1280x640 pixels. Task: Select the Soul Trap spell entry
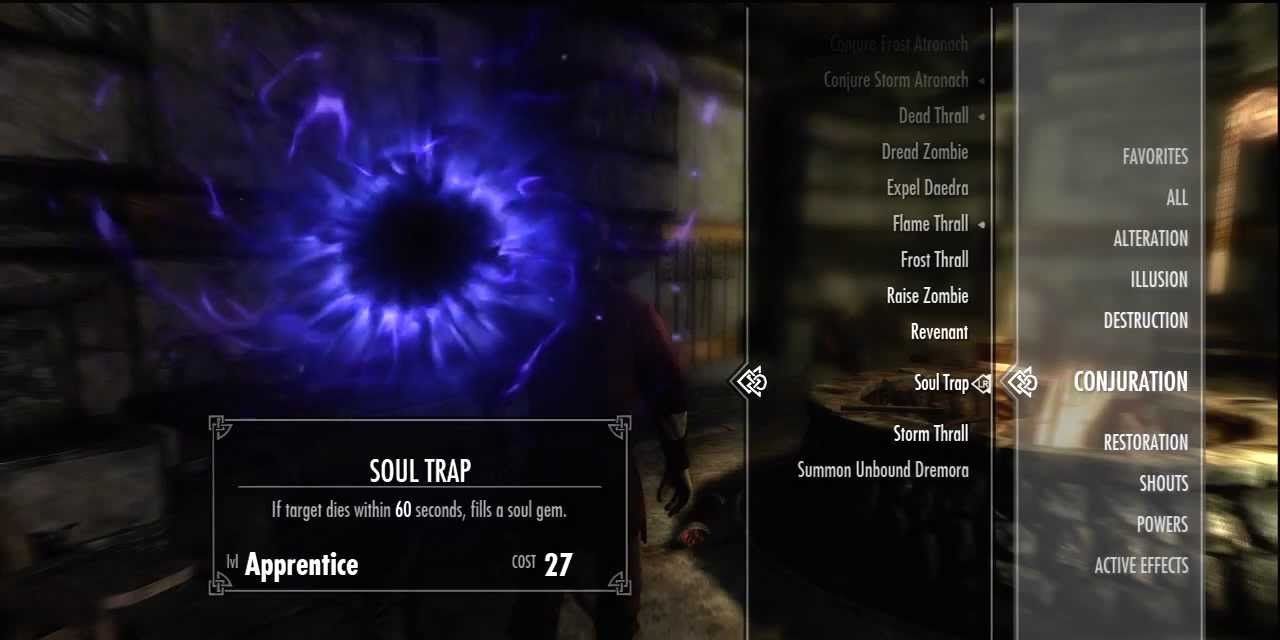[x=940, y=383]
